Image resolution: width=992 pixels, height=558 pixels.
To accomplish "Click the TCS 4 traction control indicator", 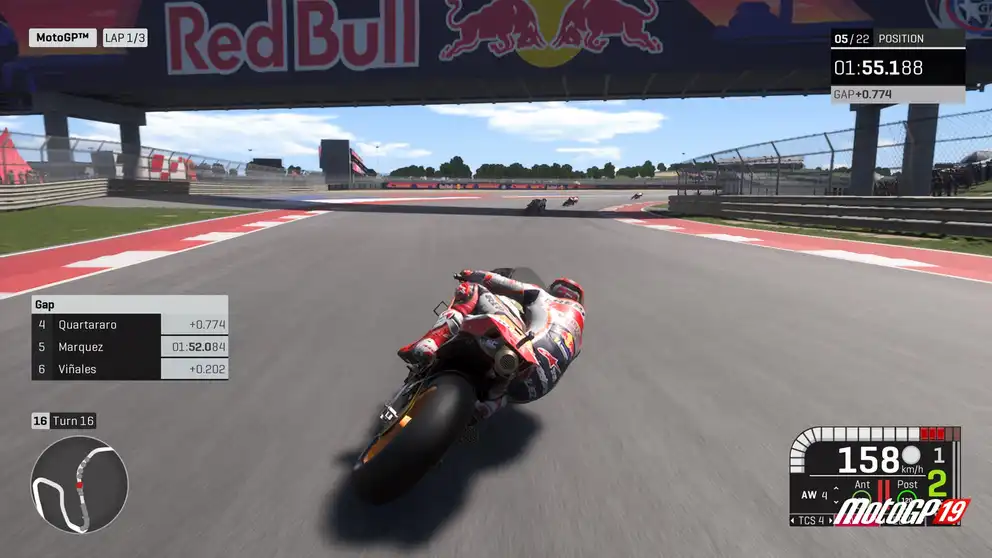I will (x=810, y=520).
